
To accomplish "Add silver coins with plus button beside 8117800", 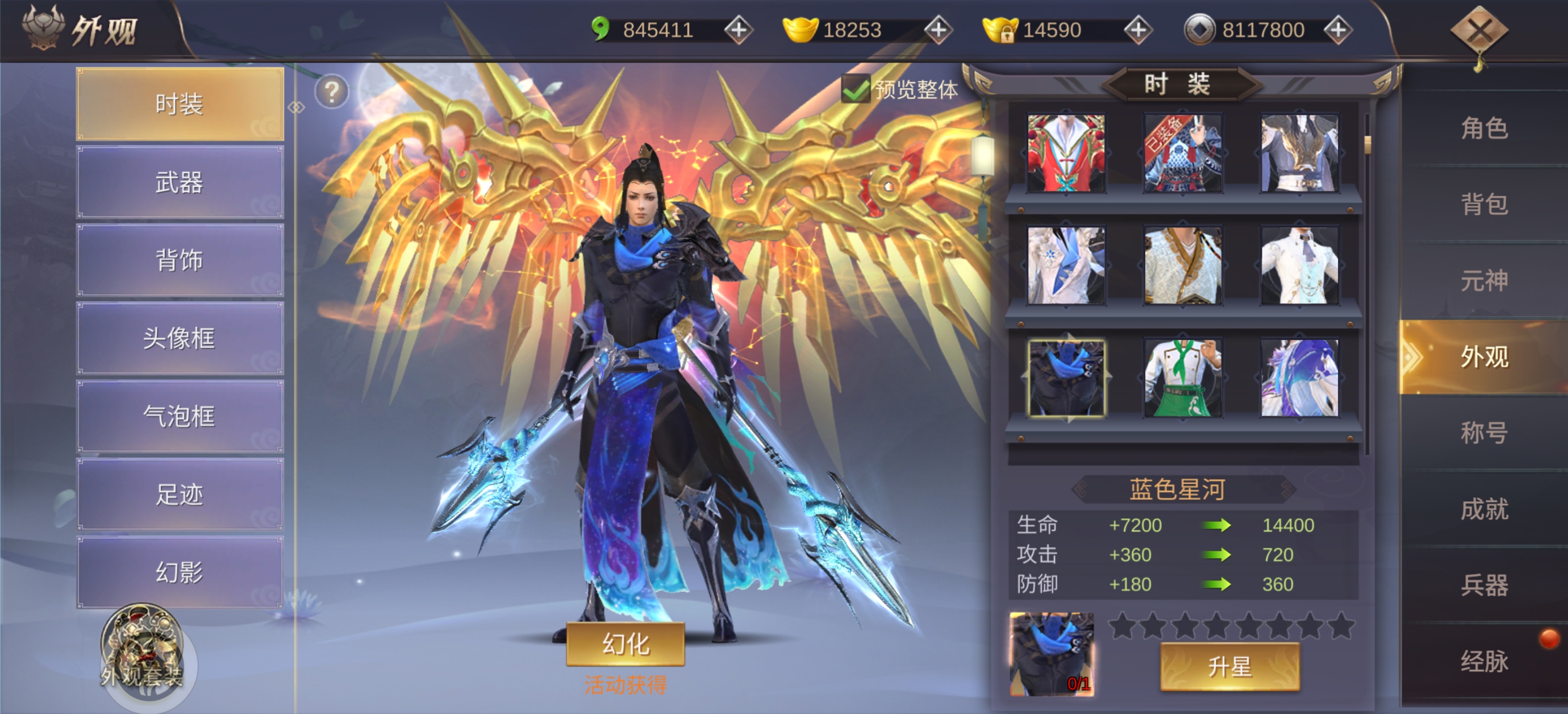I will (1337, 30).
